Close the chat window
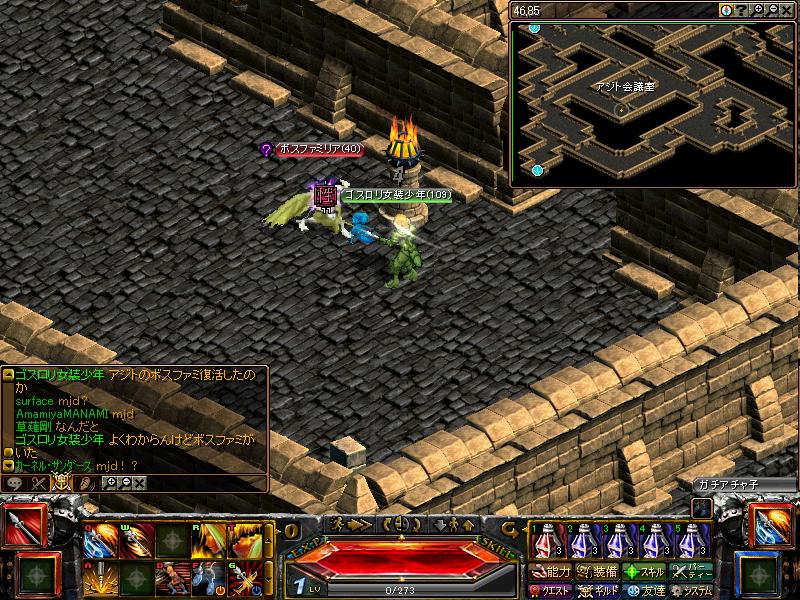This screenshot has width=800, height=600. click(x=140, y=483)
